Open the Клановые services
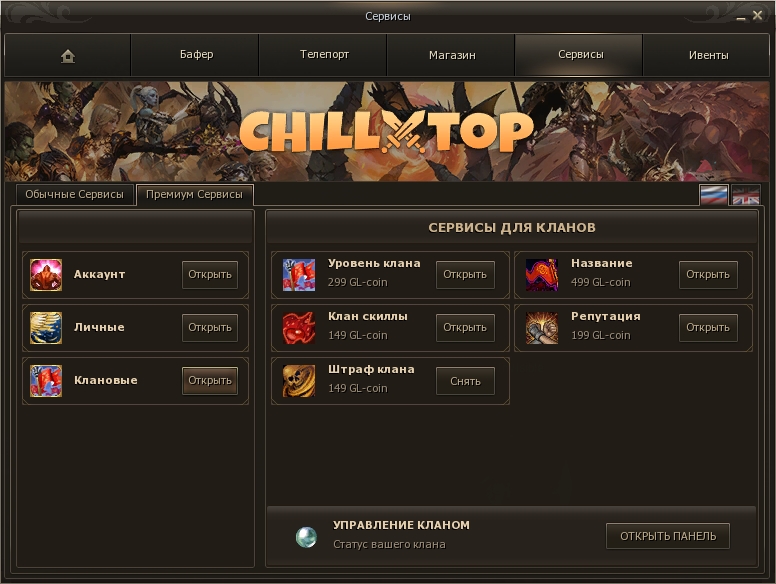The image size is (776, 584). [x=210, y=380]
